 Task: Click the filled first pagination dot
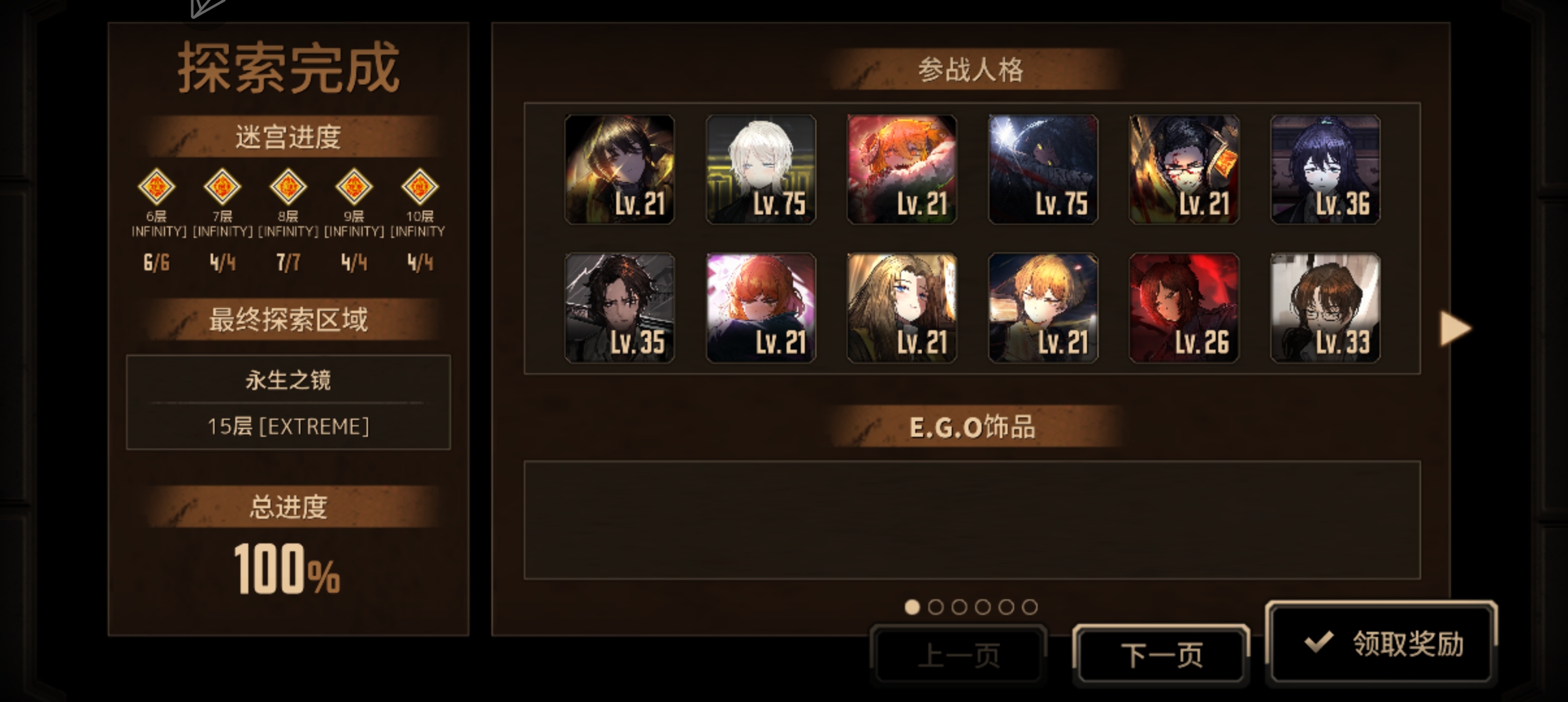913,606
